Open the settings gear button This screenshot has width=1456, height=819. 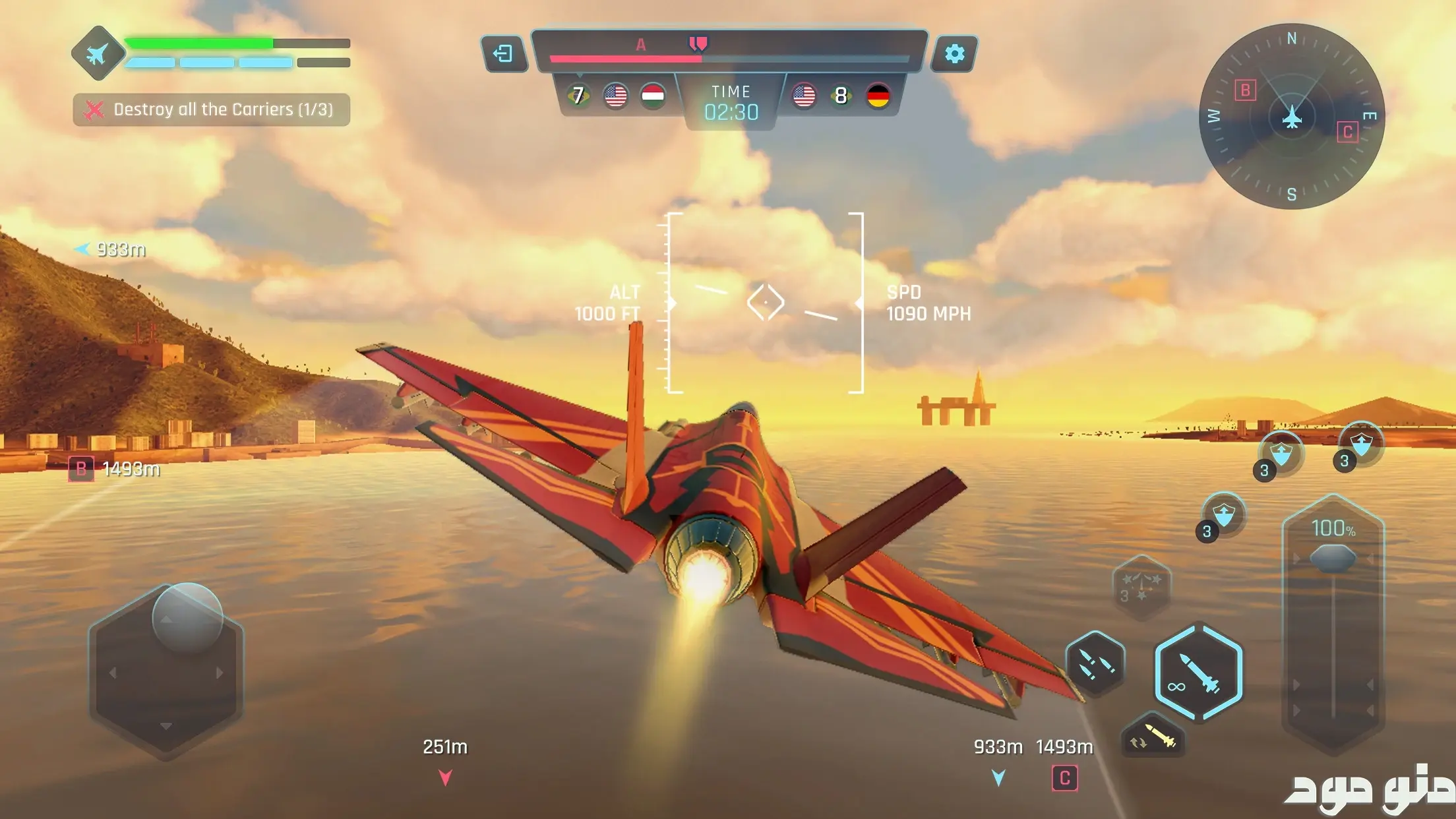(954, 53)
